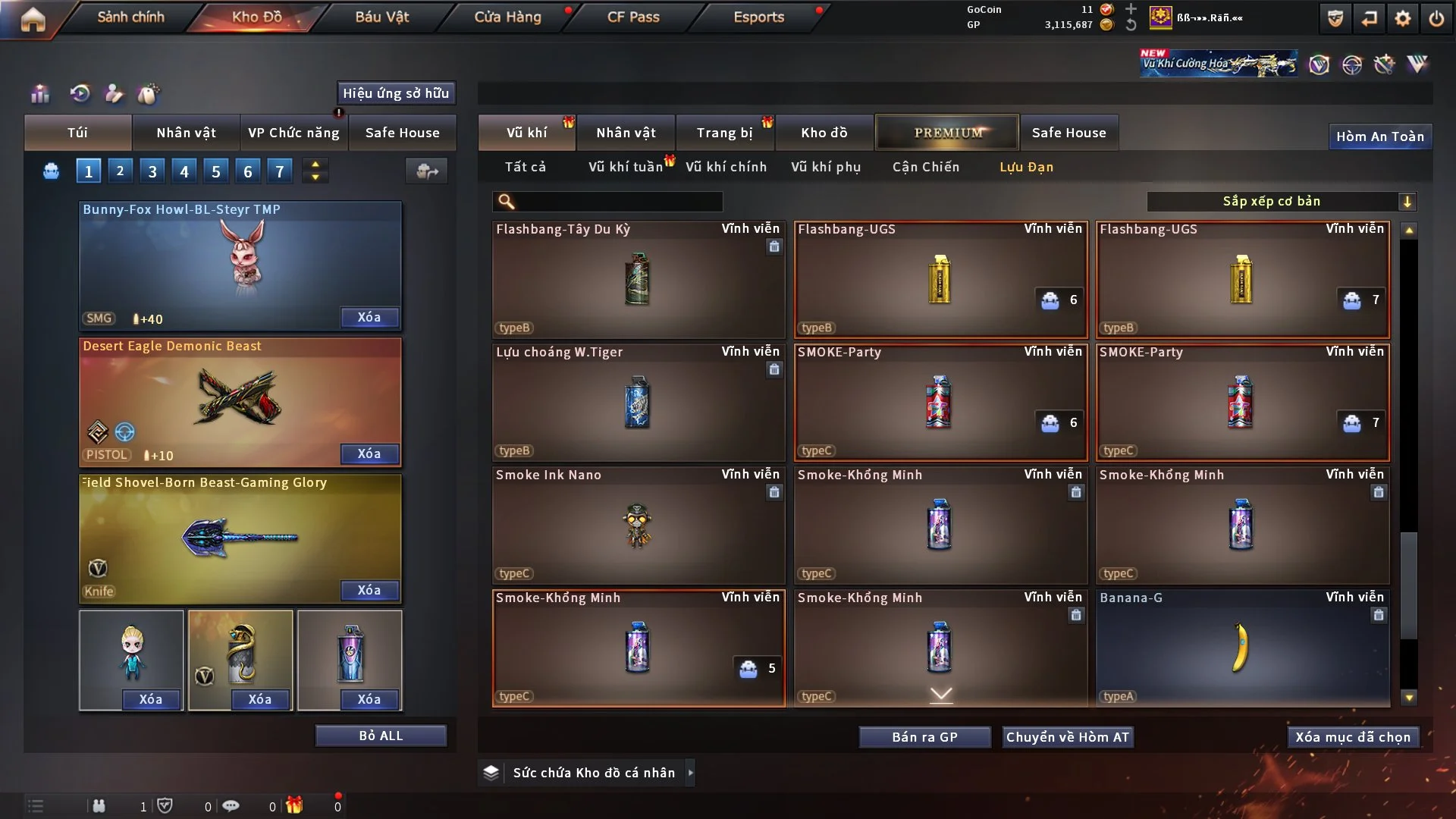Click Bỏ ALL to unequip everything
This screenshot has width=1456, height=819.
pyautogui.click(x=381, y=736)
